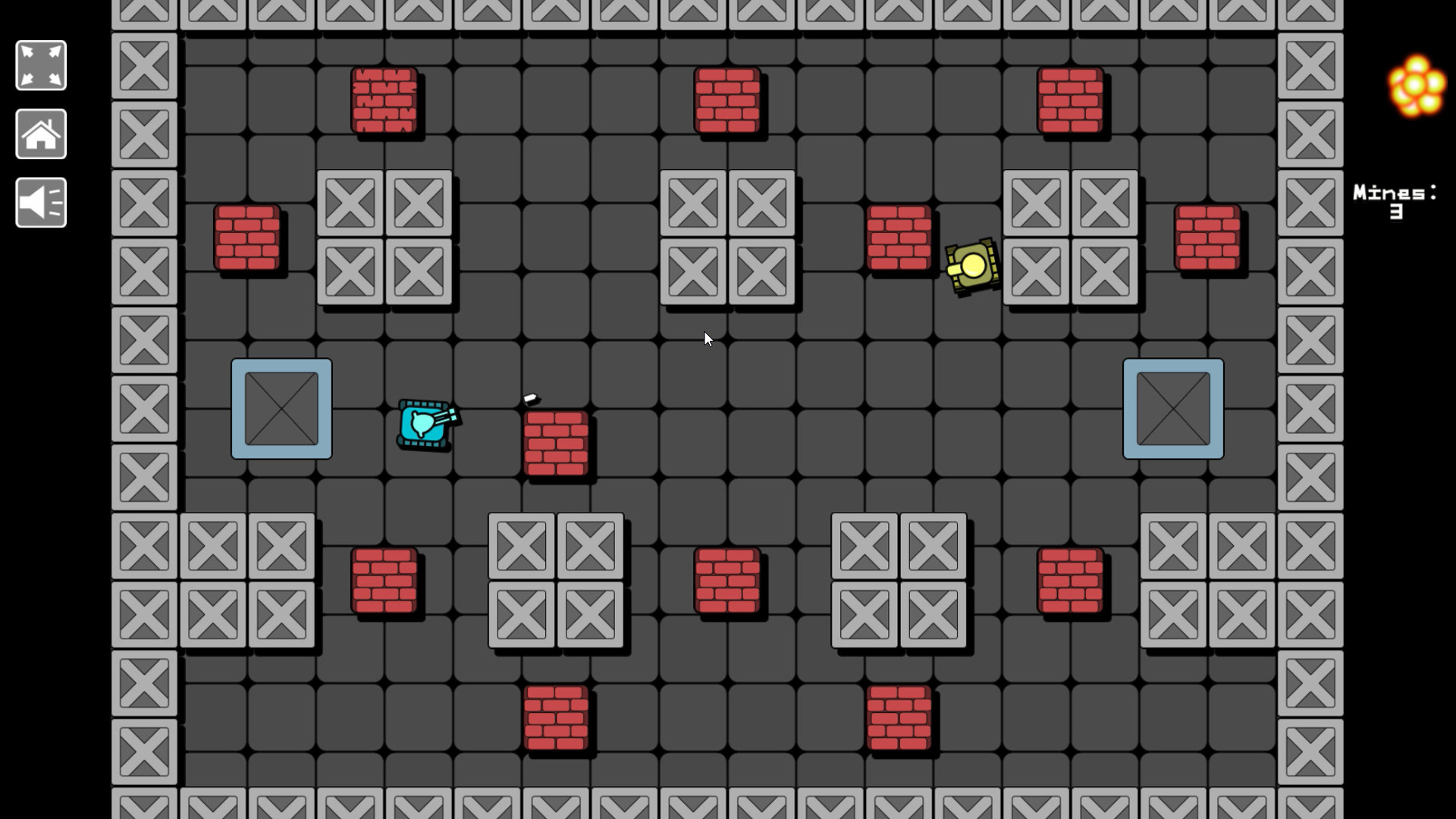
Task: Select the fullscreen expand icon
Action: 41,65
